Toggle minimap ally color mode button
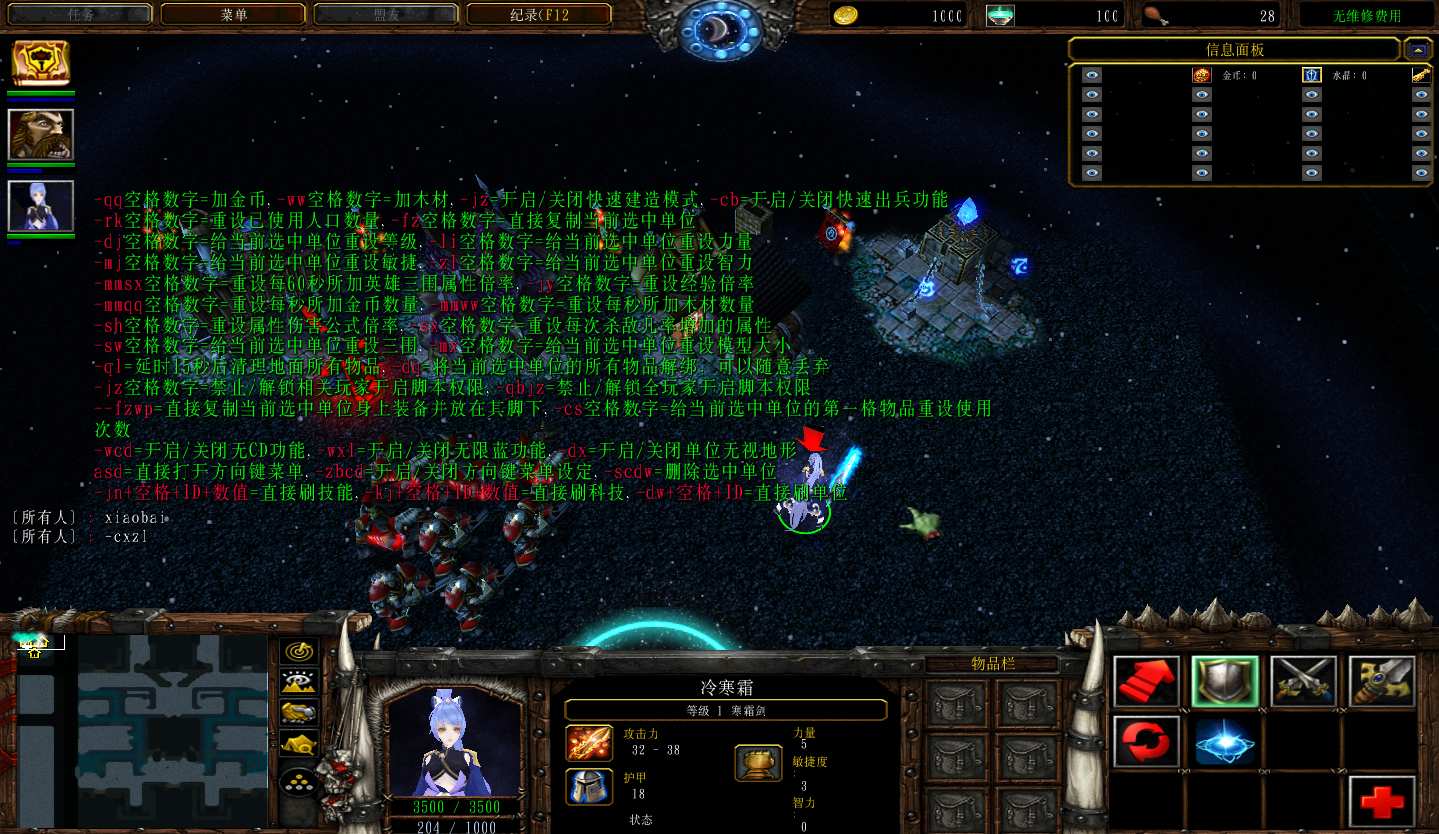The width and height of the screenshot is (1439, 834). click(299, 713)
